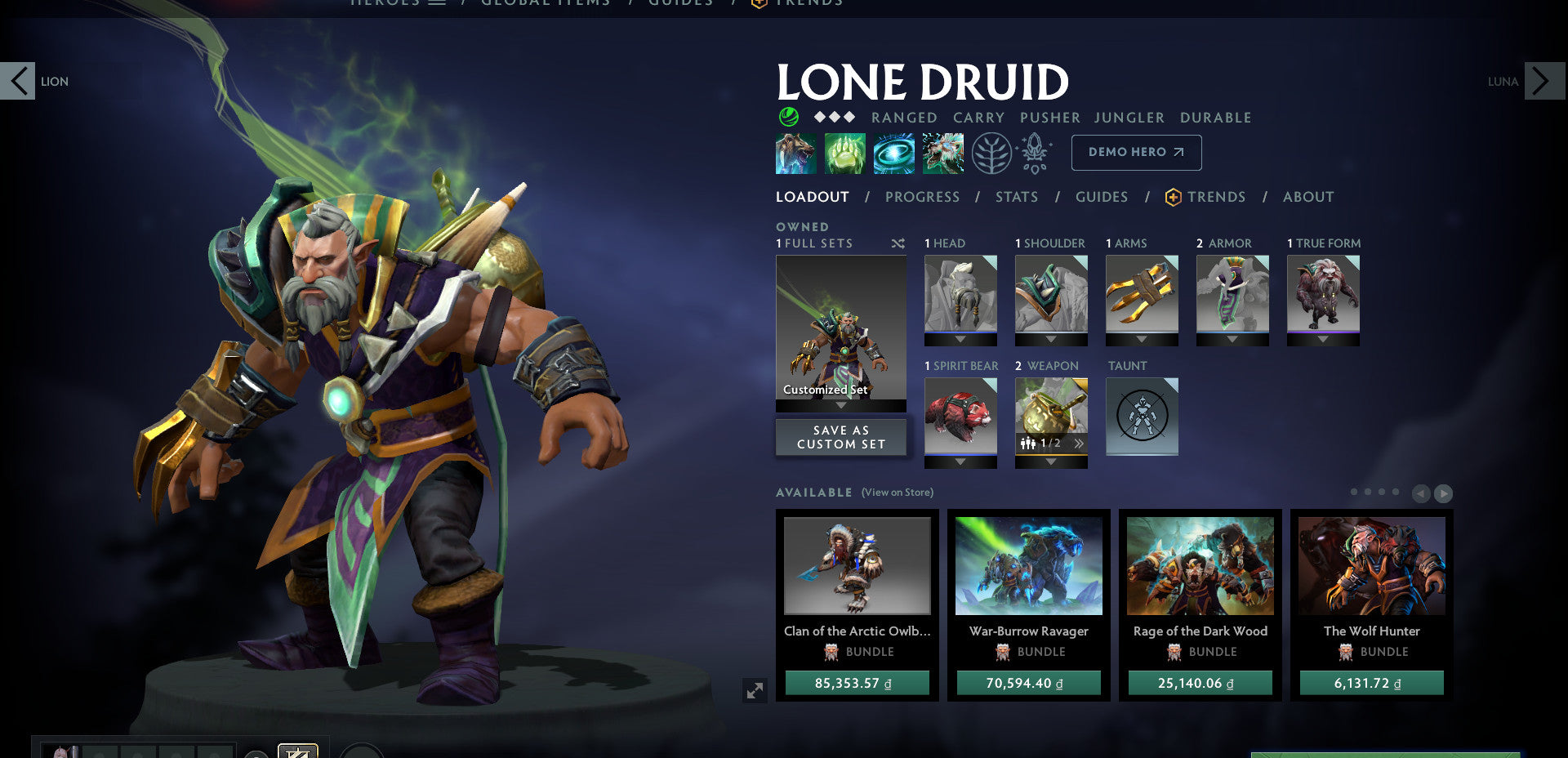View the Aghanim's upgrades icon

pos(1036,153)
